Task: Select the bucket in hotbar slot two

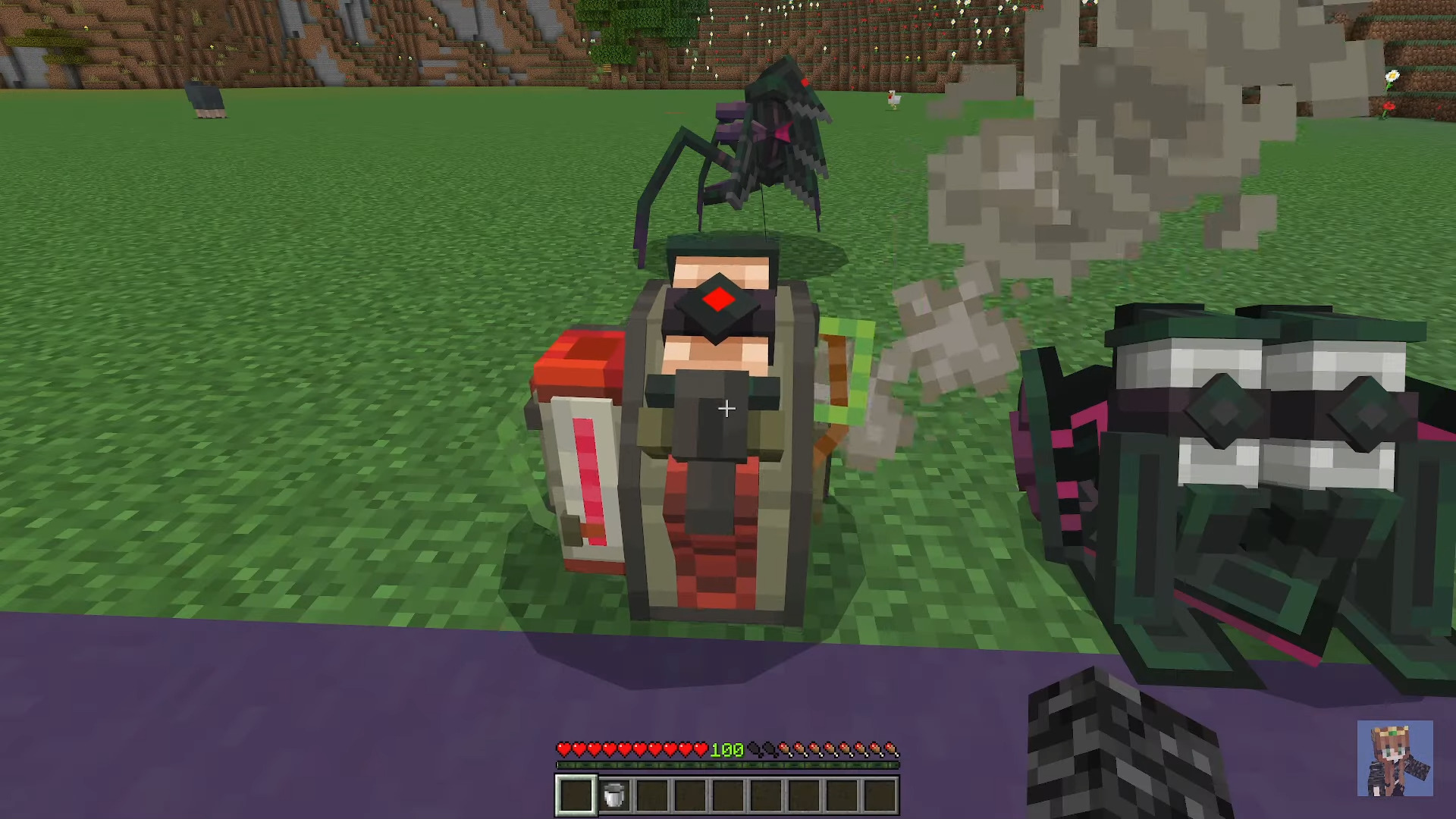Action: click(x=613, y=794)
